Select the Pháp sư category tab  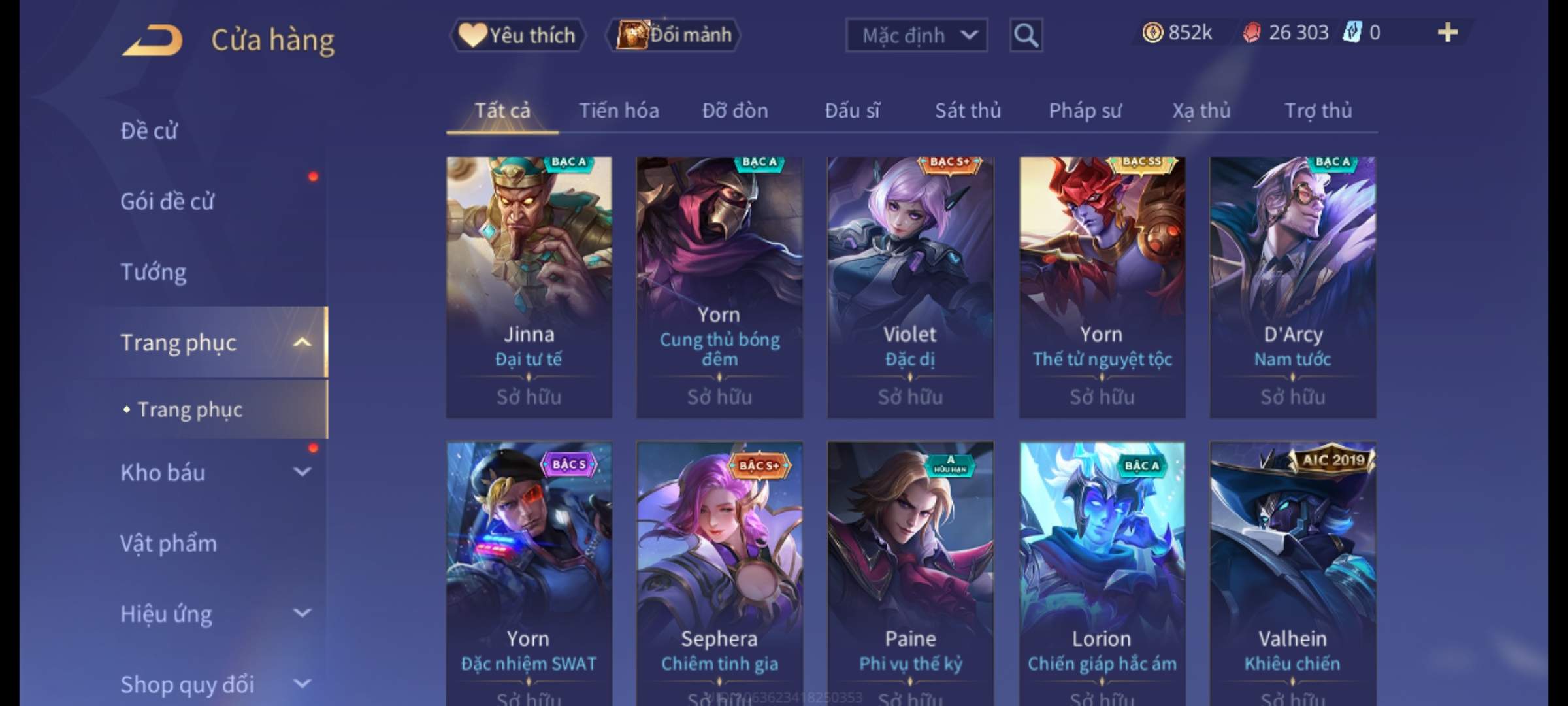(x=1085, y=110)
